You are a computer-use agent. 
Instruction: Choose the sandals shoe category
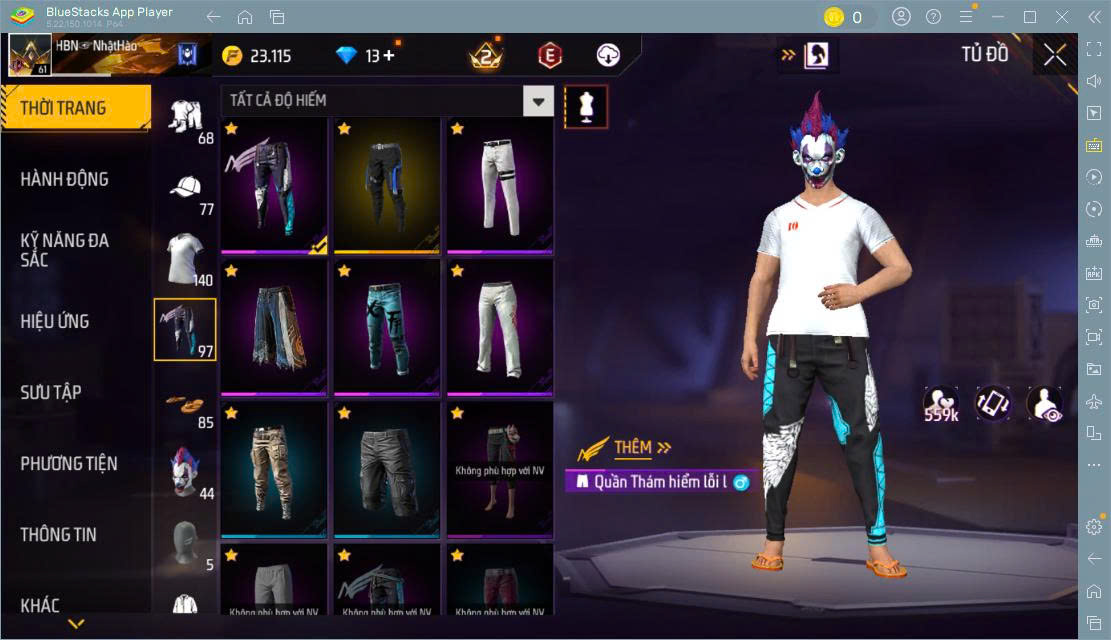point(185,402)
